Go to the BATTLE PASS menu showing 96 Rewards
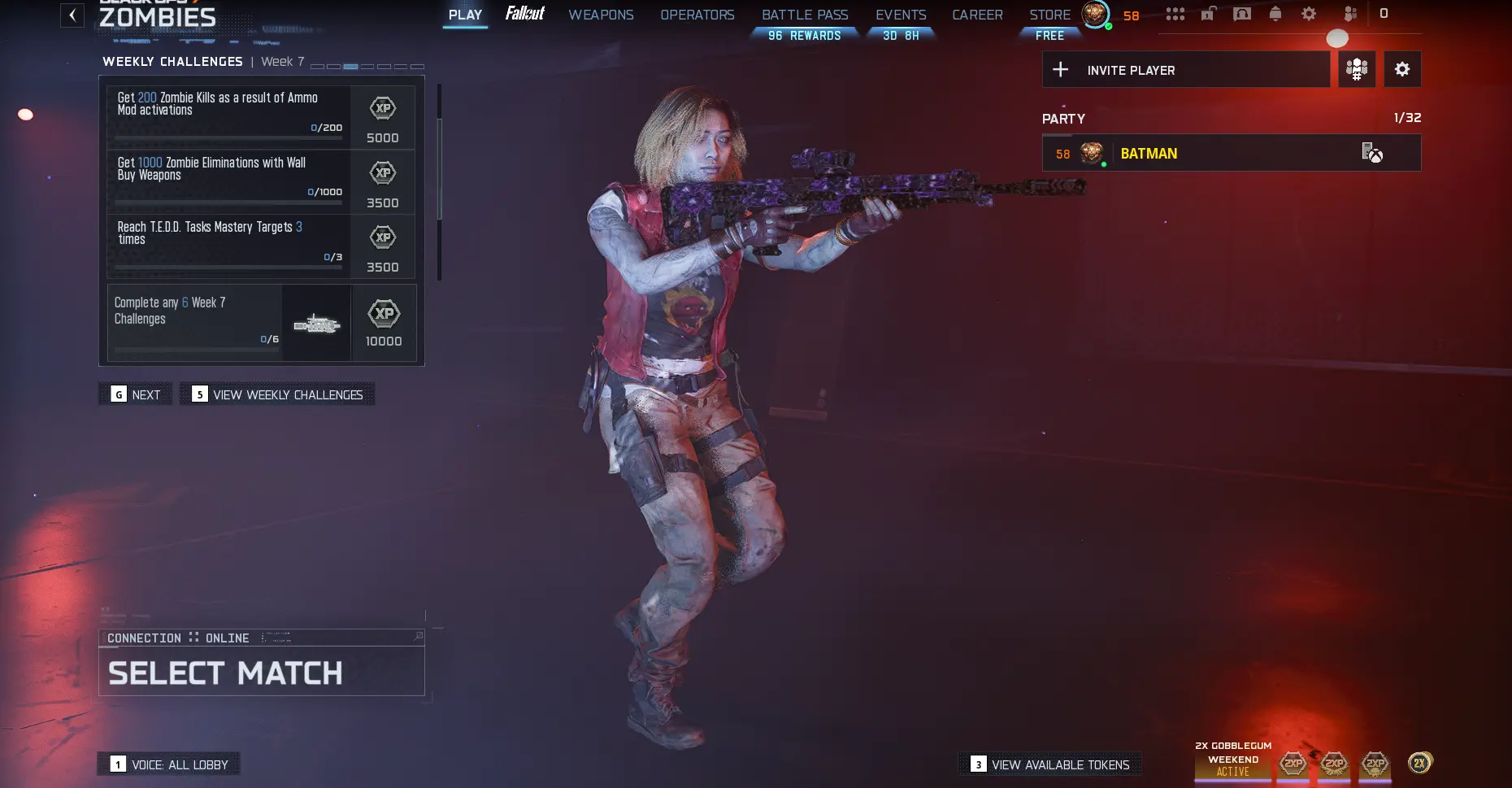The width and height of the screenshot is (1512, 788). (805, 14)
